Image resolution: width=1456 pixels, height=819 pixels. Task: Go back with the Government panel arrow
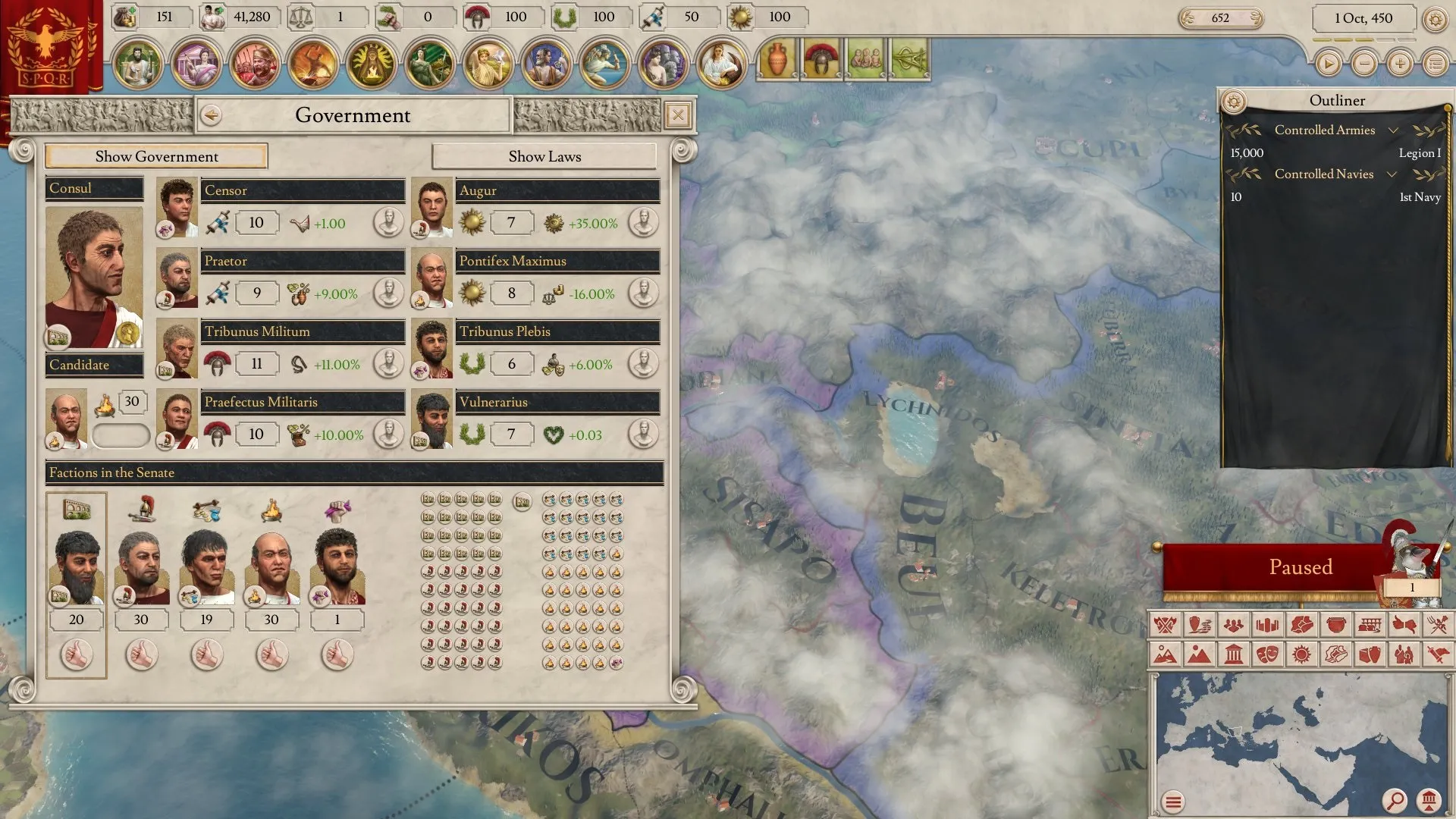(x=212, y=115)
